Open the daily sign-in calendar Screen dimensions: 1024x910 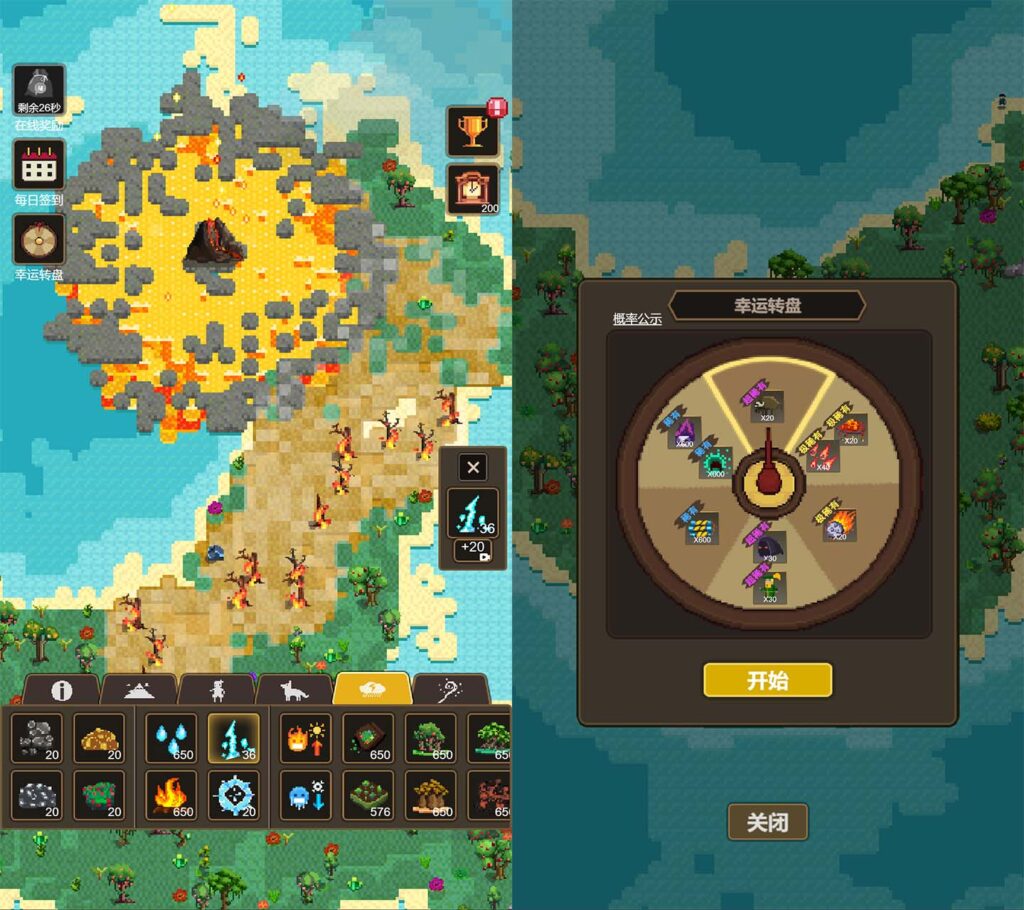[x=39, y=164]
